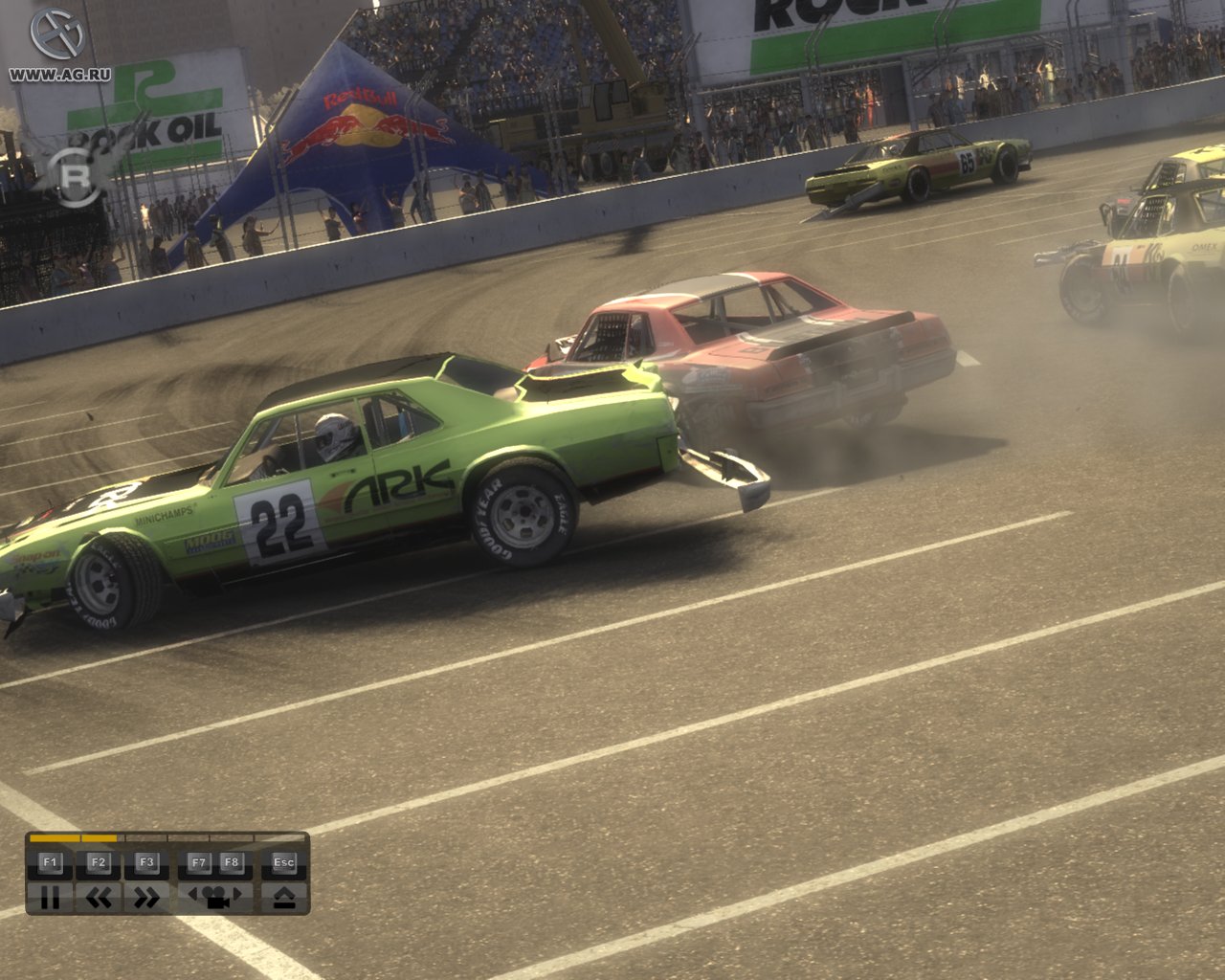Fast-forward the replay with the double-right-arrow icon
The image size is (1225, 980).
(x=145, y=895)
